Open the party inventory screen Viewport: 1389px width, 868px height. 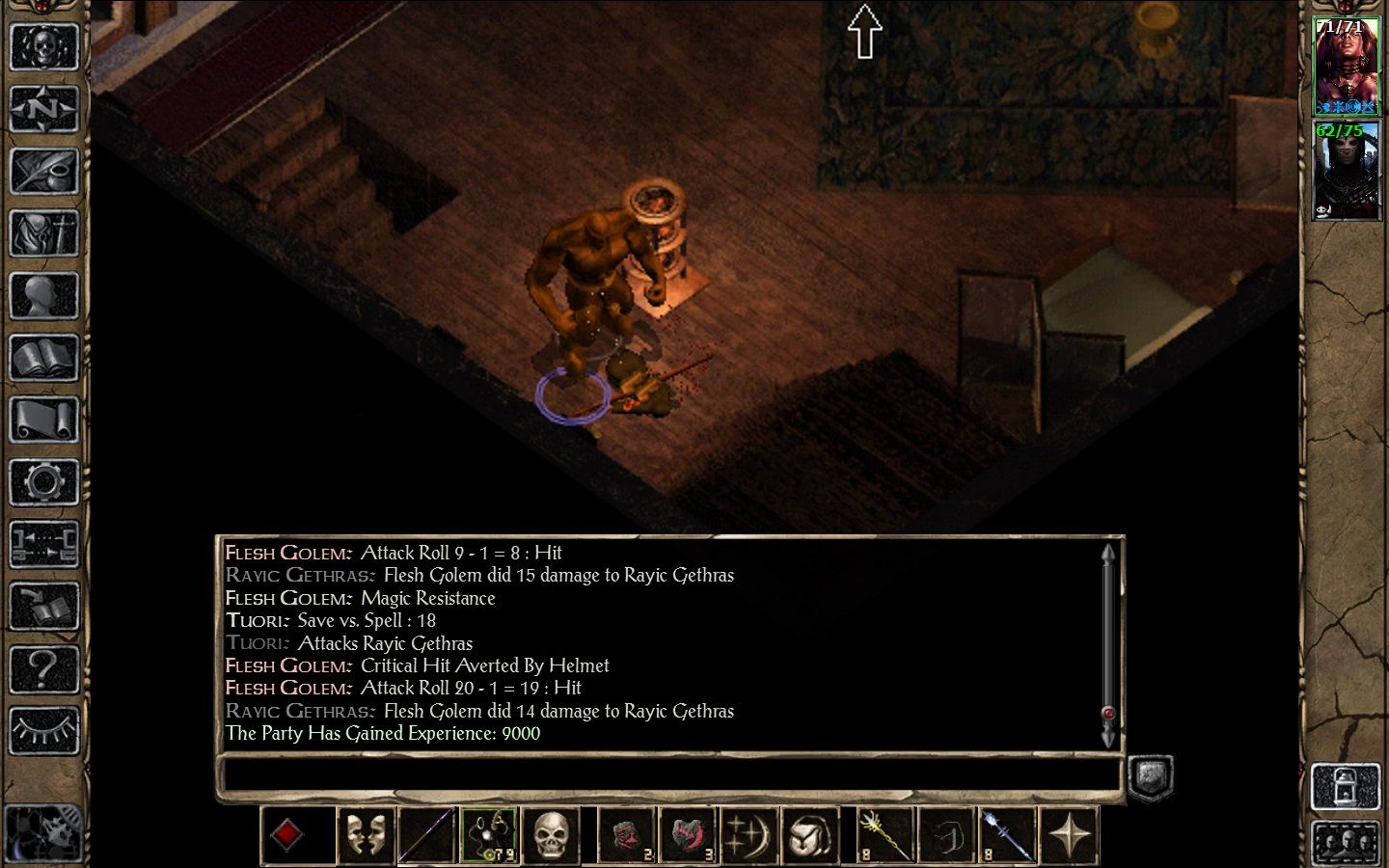point(43,234)
